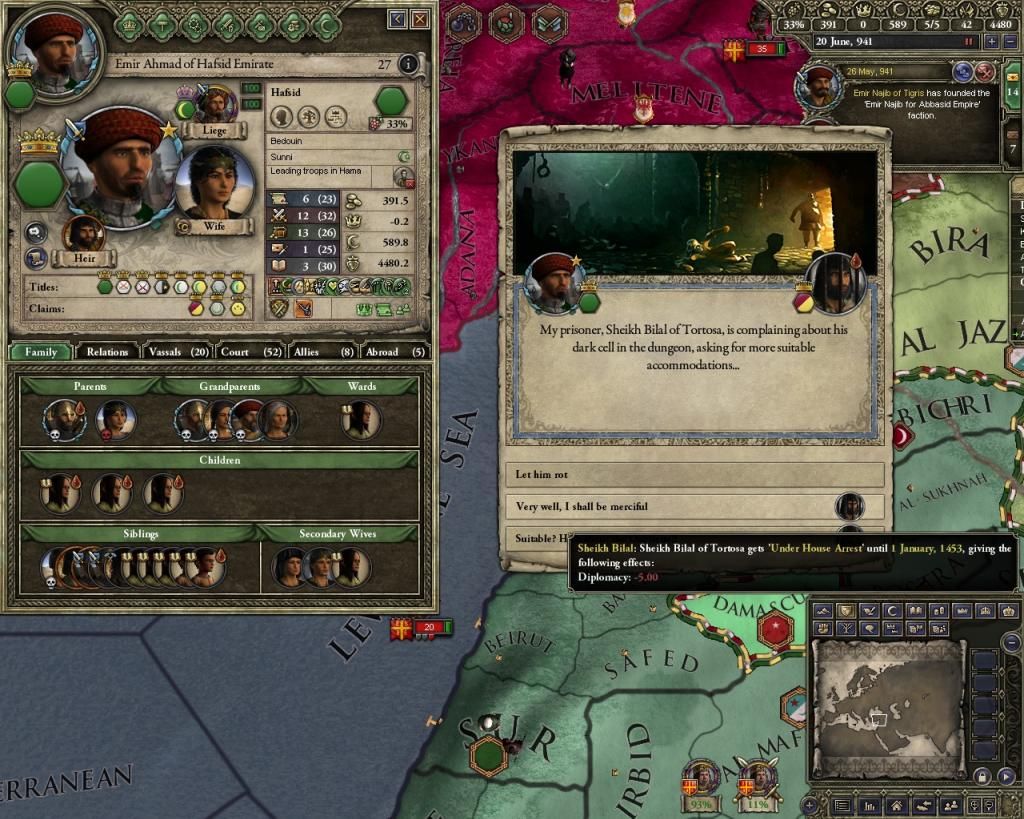Switch to the Relations tab
The image size is (1024, 819).
(x=107, y=352)
